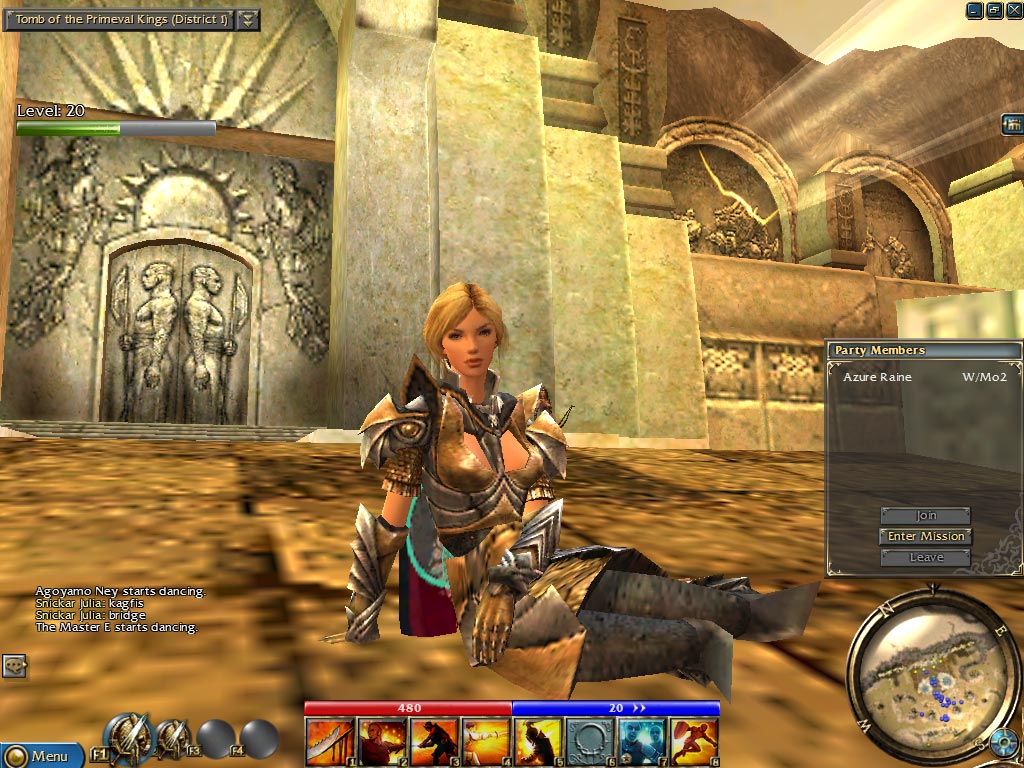The height and width of the screenshot is (768, 1024).
Task: Close the game window
Action: point(1013,10)
